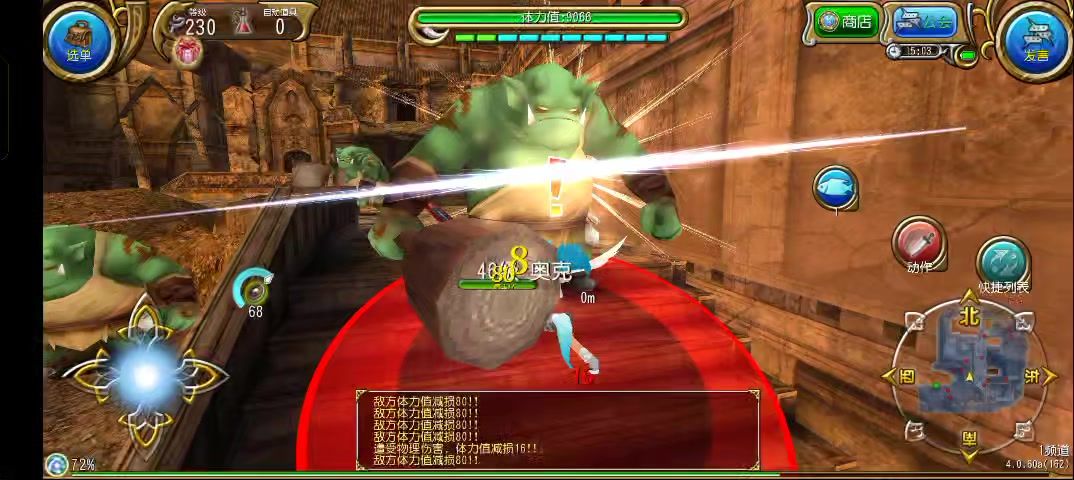
Task: Click the pink gift box icon
Action: (187, 52)
